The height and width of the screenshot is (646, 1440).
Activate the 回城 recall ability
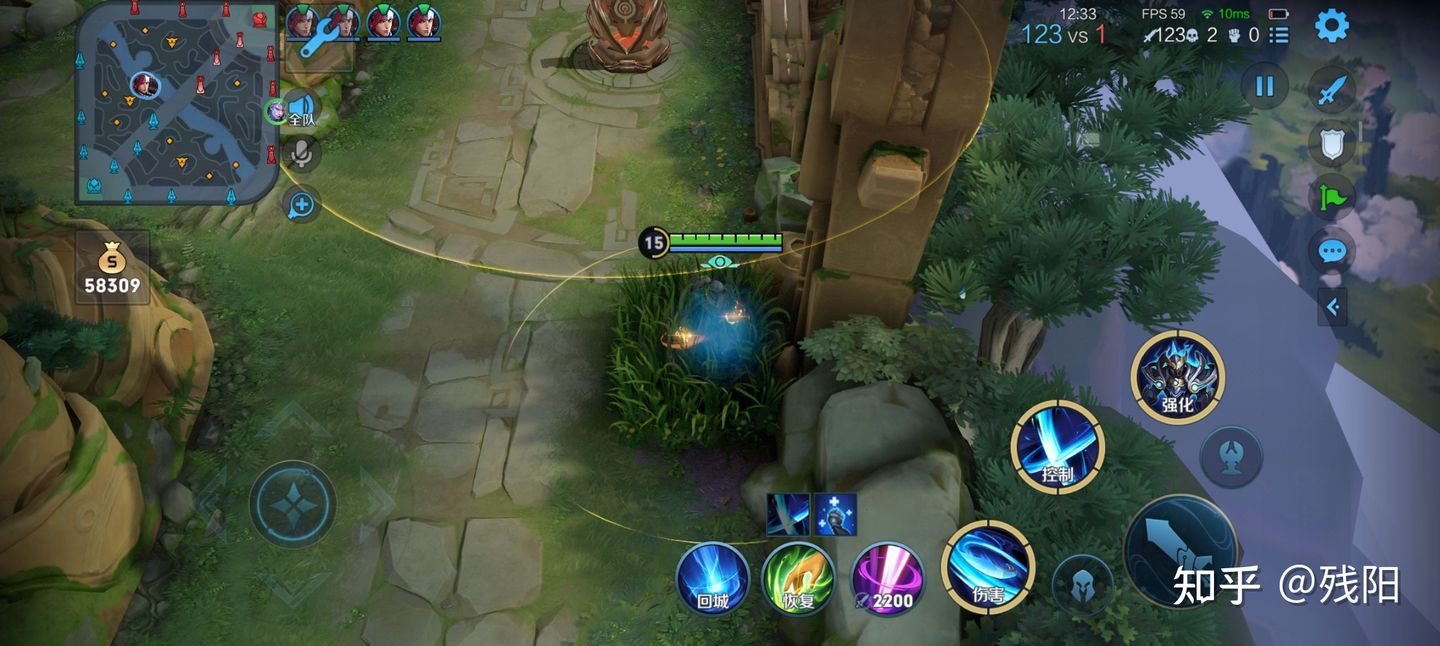pyautogui.click(x=712, y=578)
